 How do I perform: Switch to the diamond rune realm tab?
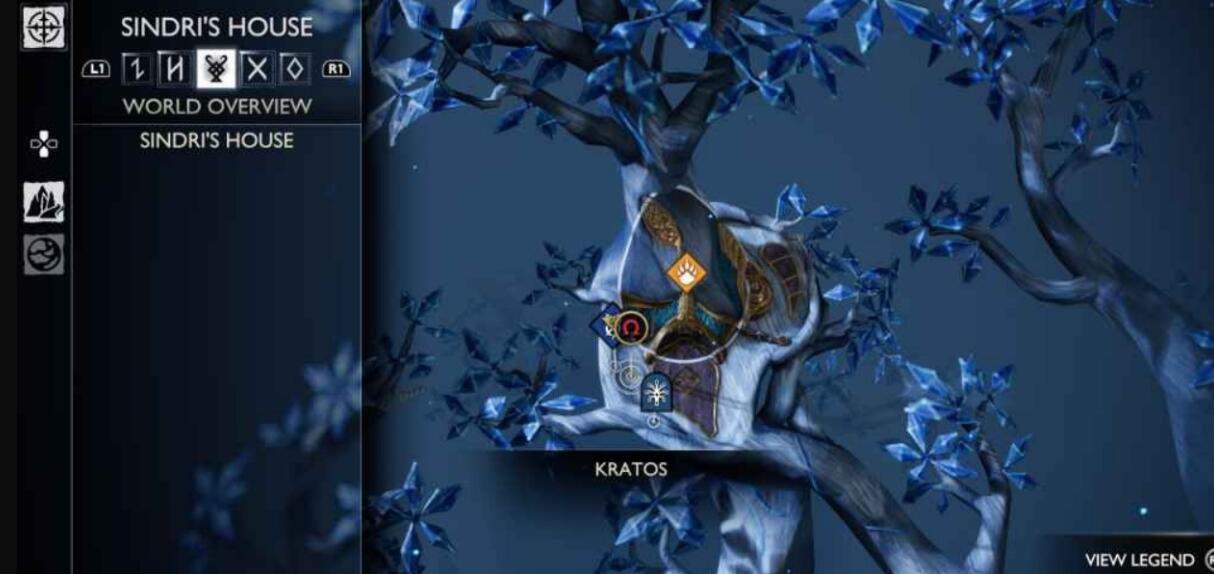click(x=294, y=69)
